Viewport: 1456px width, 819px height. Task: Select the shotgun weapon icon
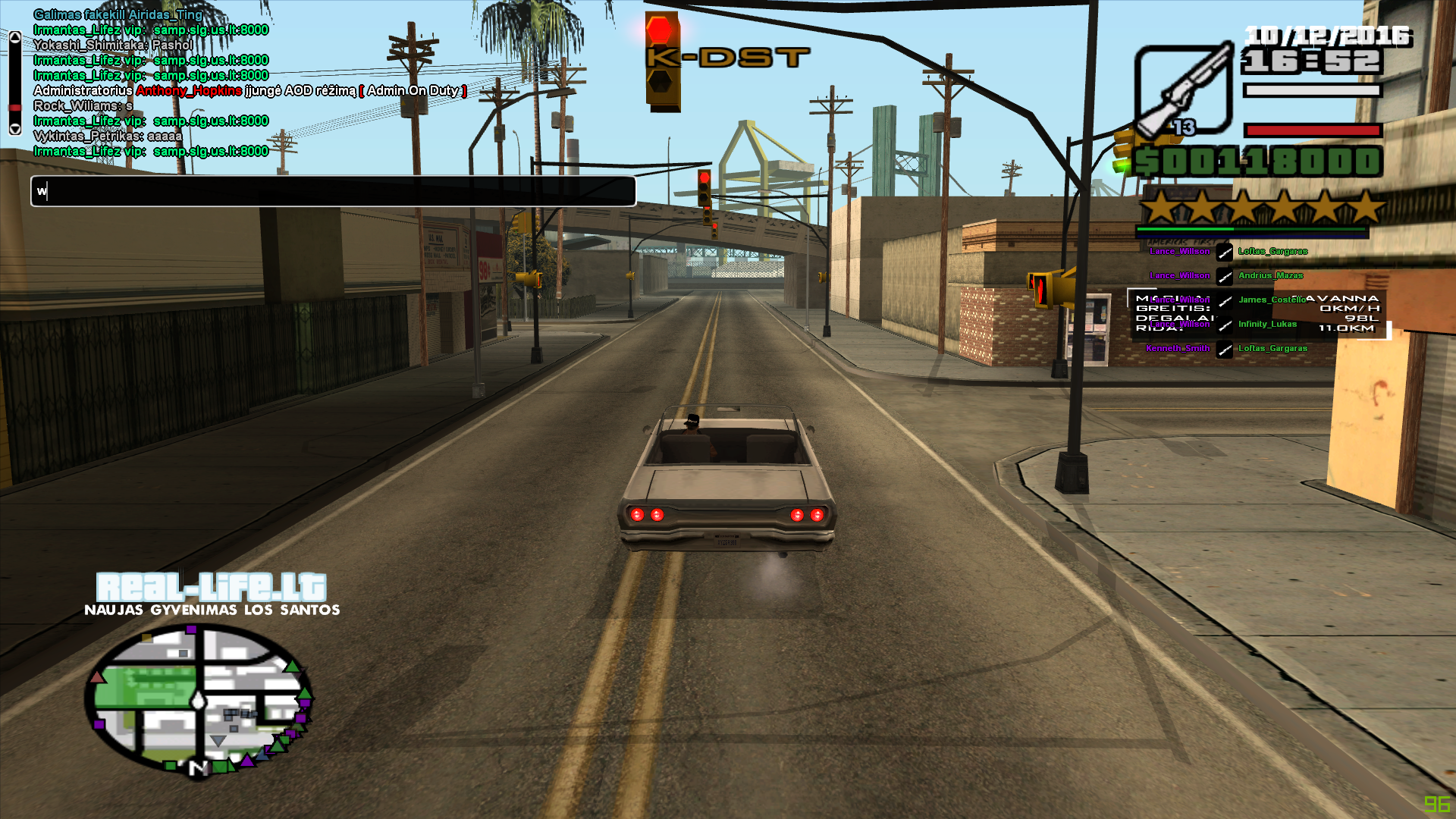coord(1183,91)
